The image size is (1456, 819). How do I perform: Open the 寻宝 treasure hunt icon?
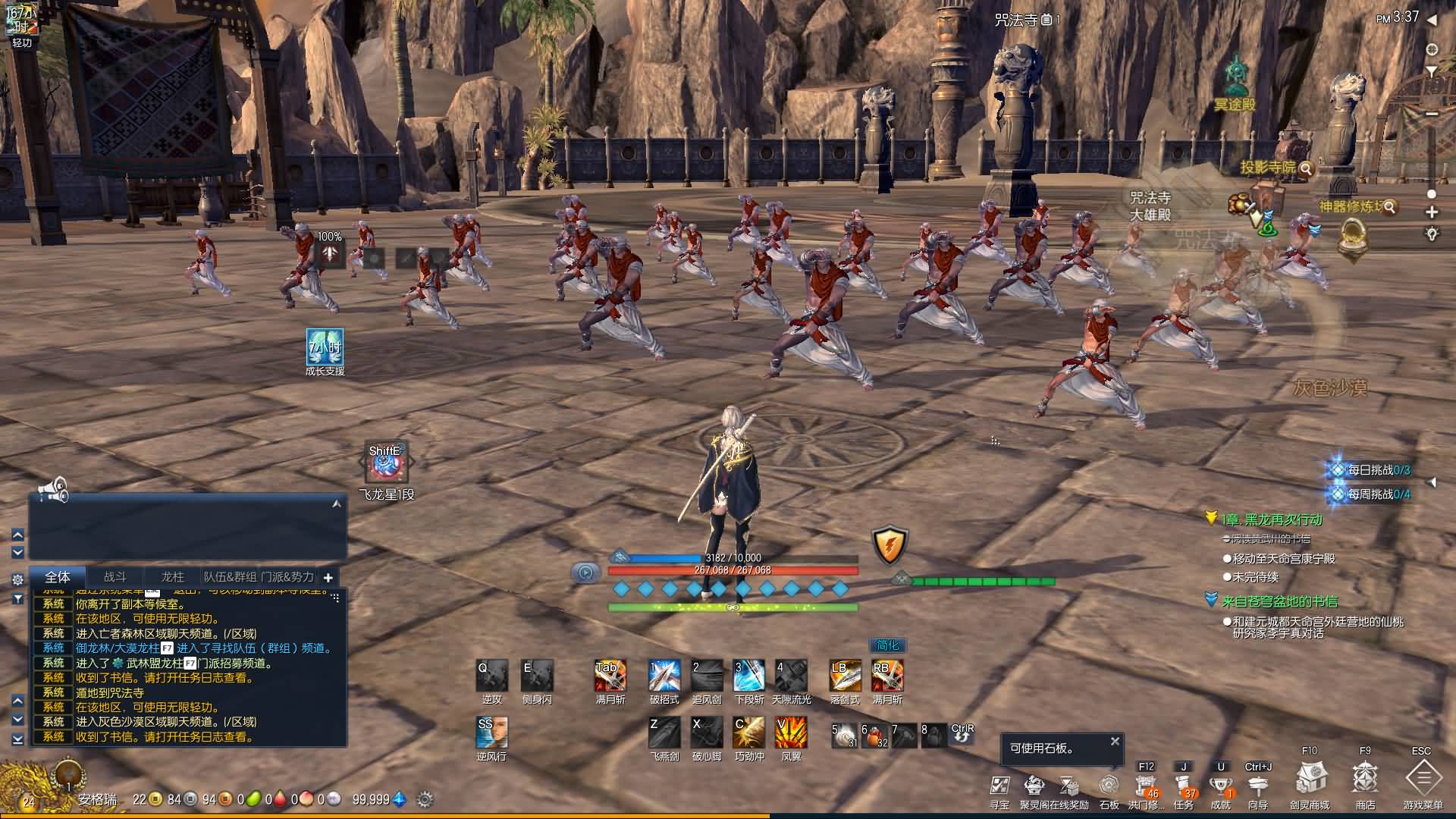point(999,785)
